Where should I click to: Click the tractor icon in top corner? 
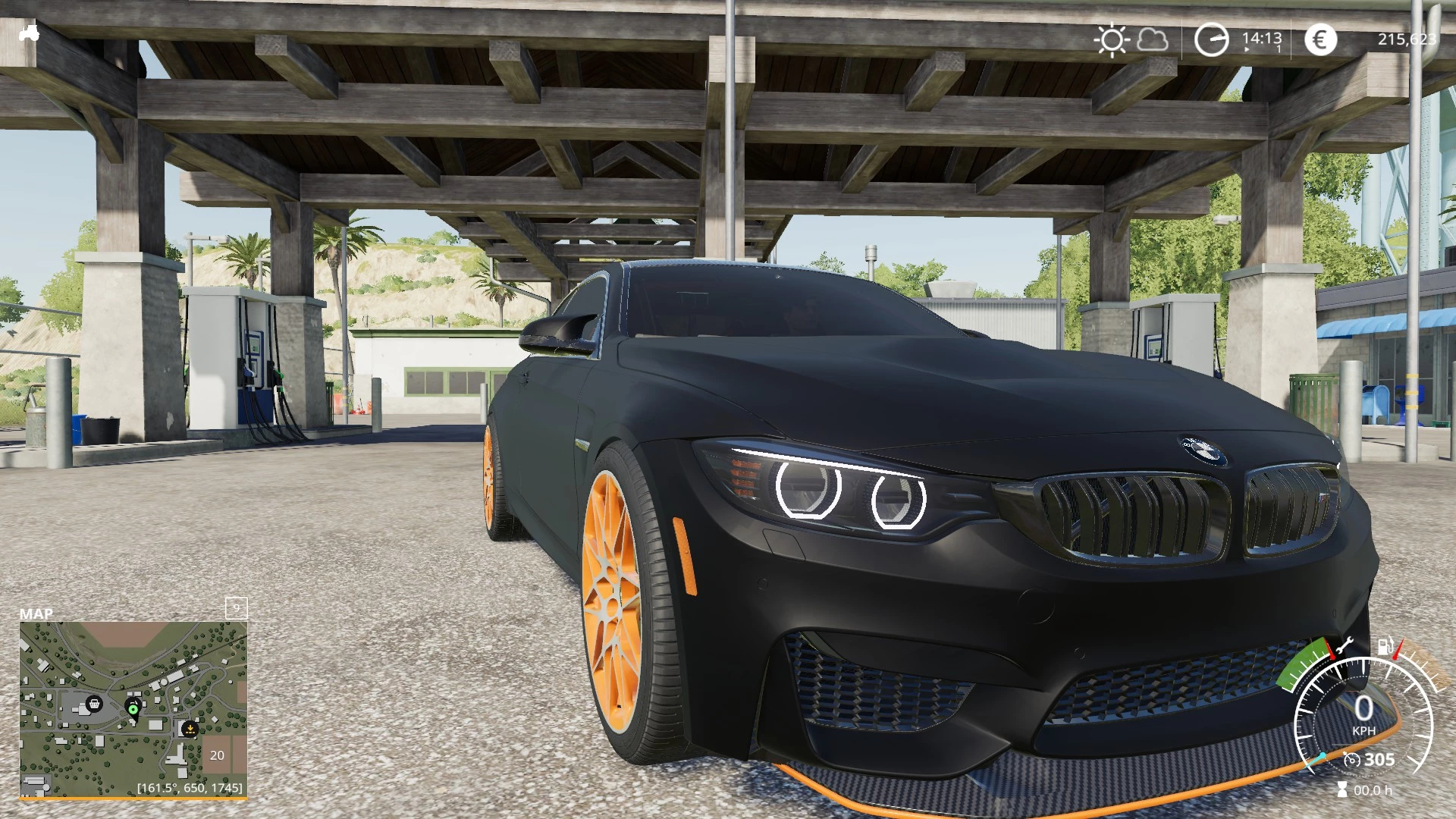coord(29,33)
